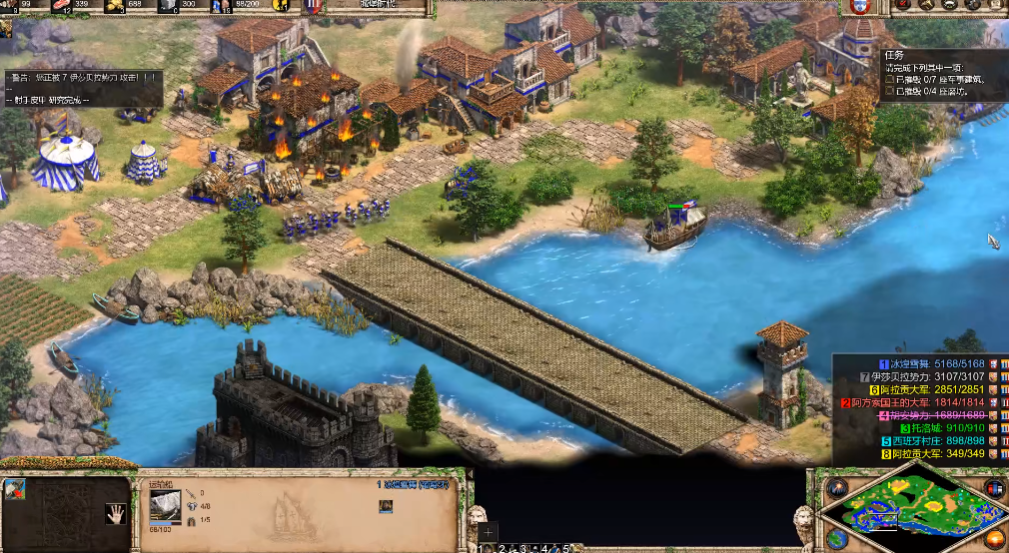
Task: Click the garrisoned unit icon in the ship panel
Action: click(x=385, y=507)
